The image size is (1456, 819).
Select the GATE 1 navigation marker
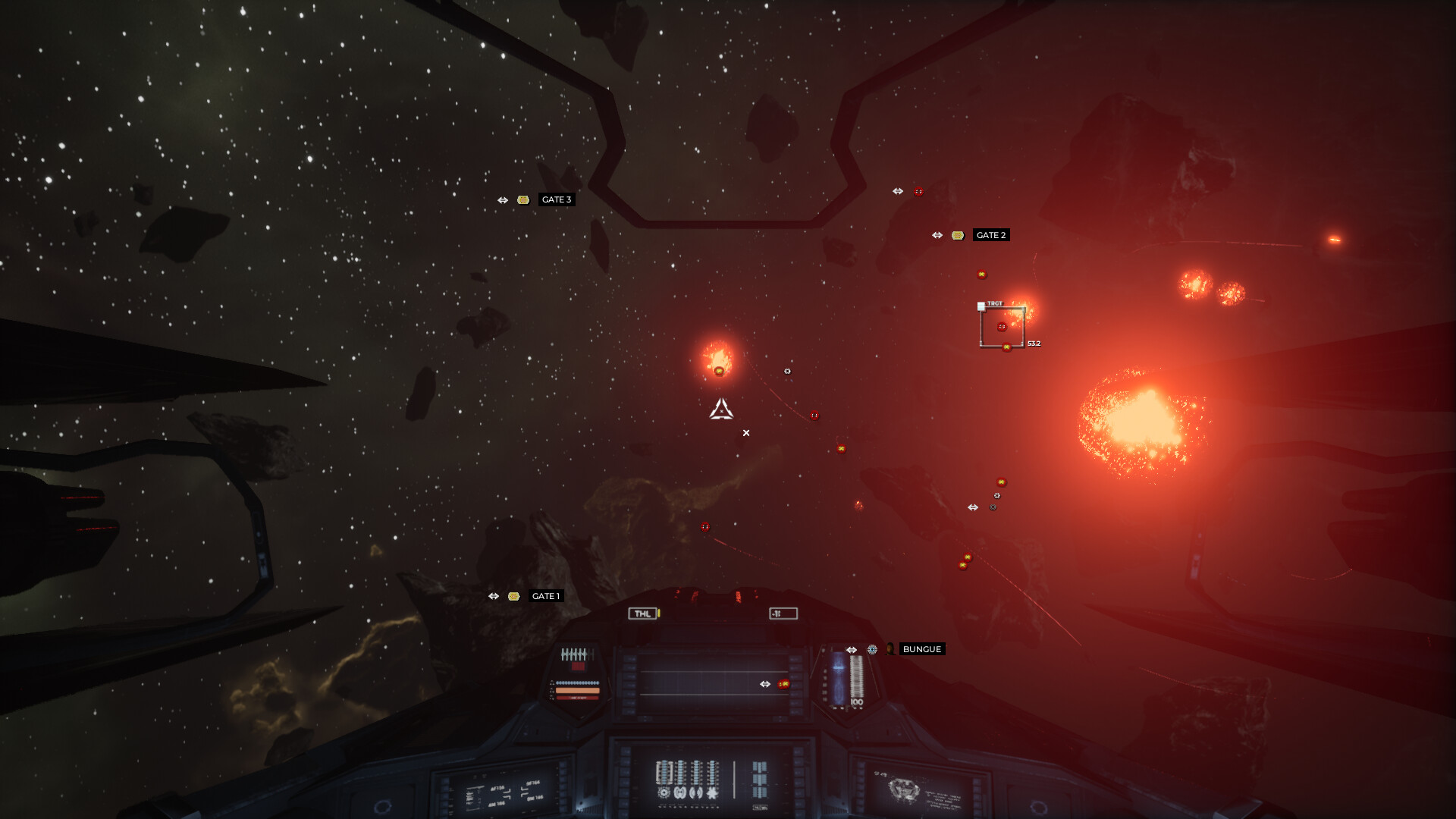point(545,596)
